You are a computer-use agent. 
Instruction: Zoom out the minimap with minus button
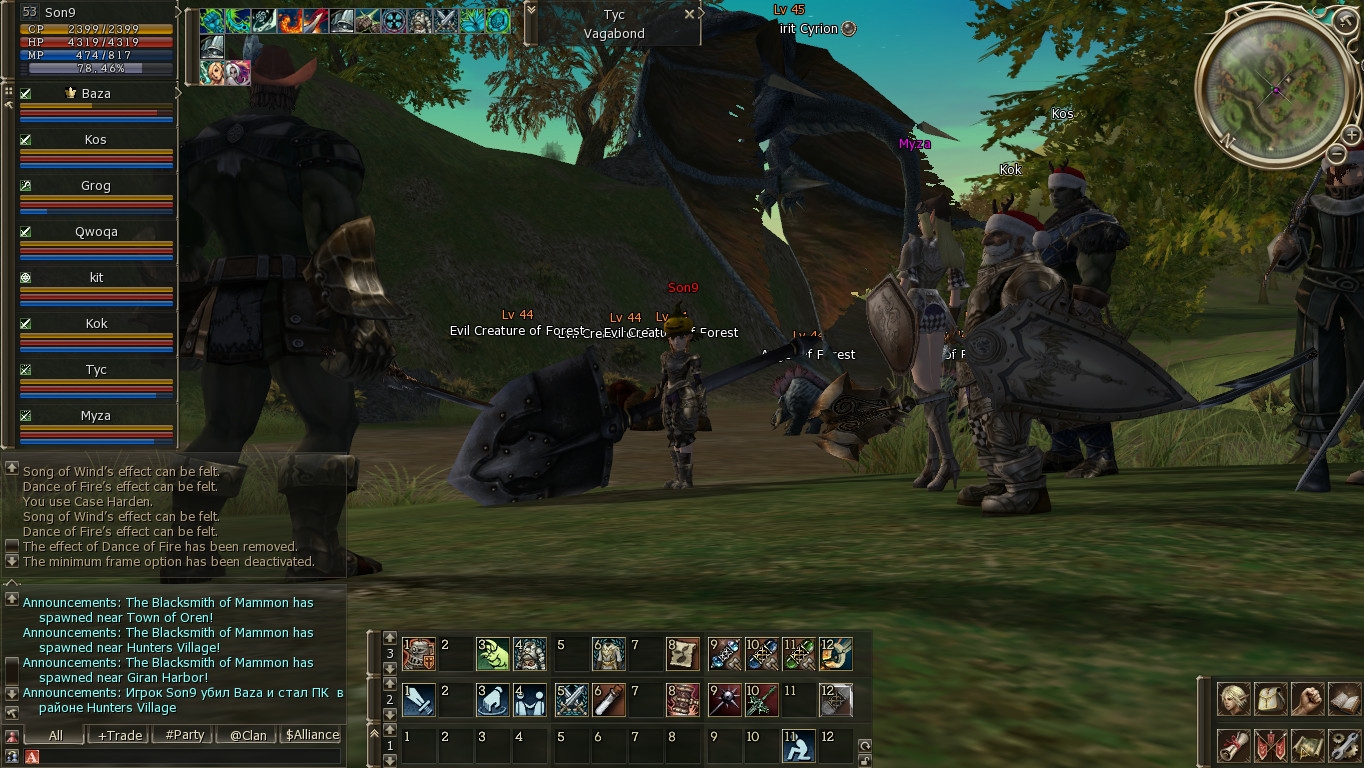coord(1337,154)
